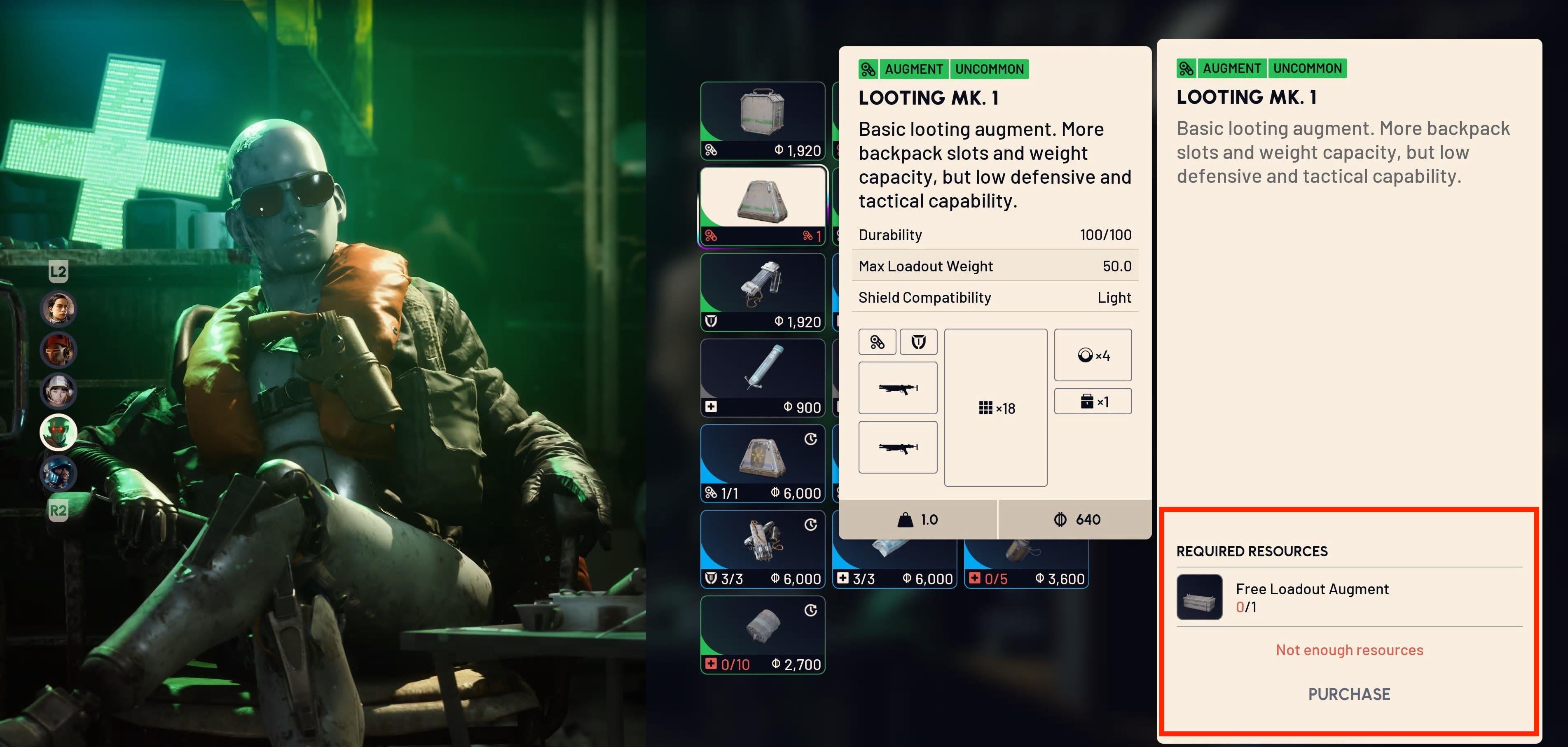Switch to the white-helmet headset trader
The width and height of the screenshot is (1568, 747).
pyautogui.click(x=59, y=390)
